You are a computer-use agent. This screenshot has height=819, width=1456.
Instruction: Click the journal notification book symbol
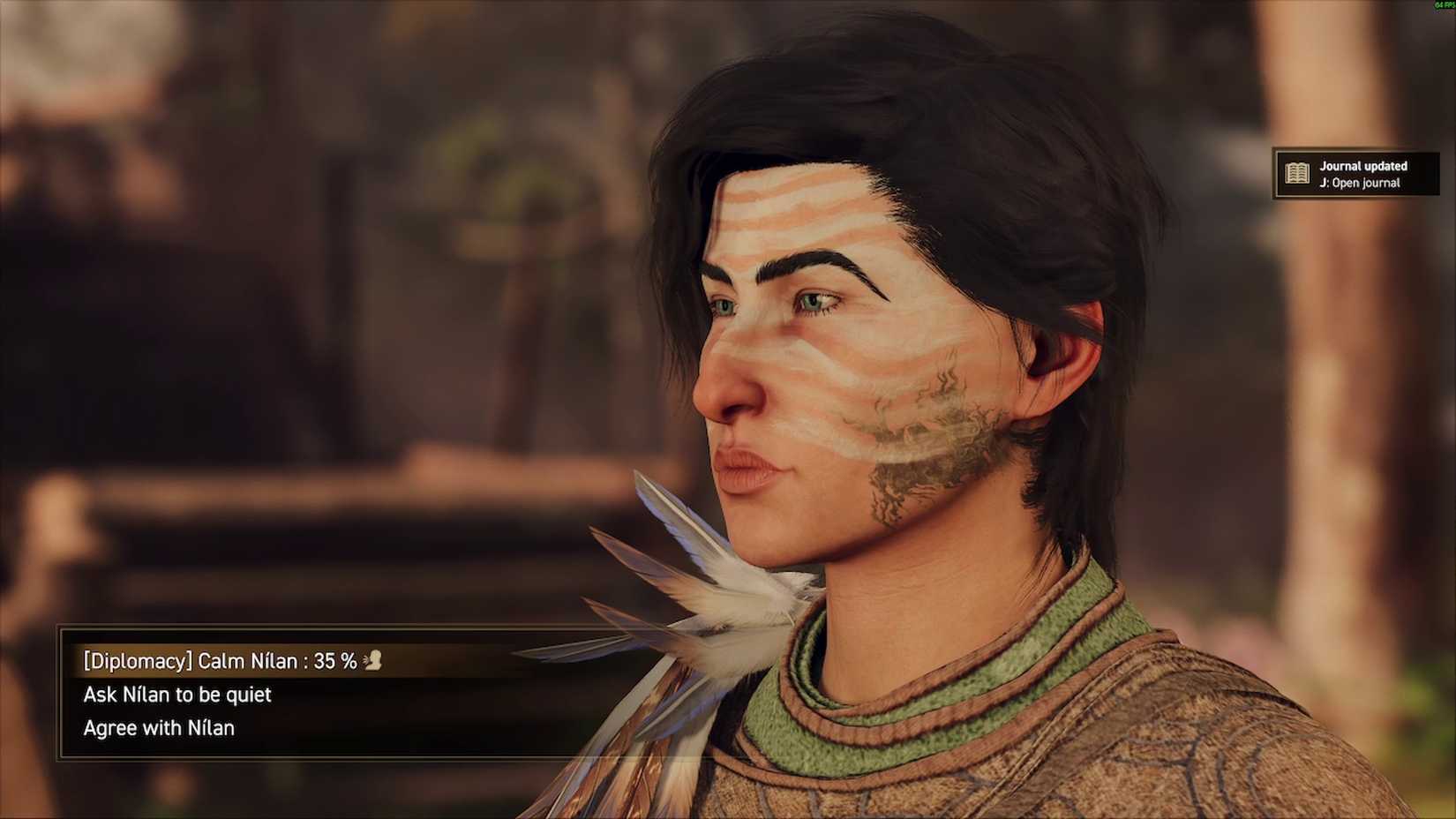[x=1297, y=174]
